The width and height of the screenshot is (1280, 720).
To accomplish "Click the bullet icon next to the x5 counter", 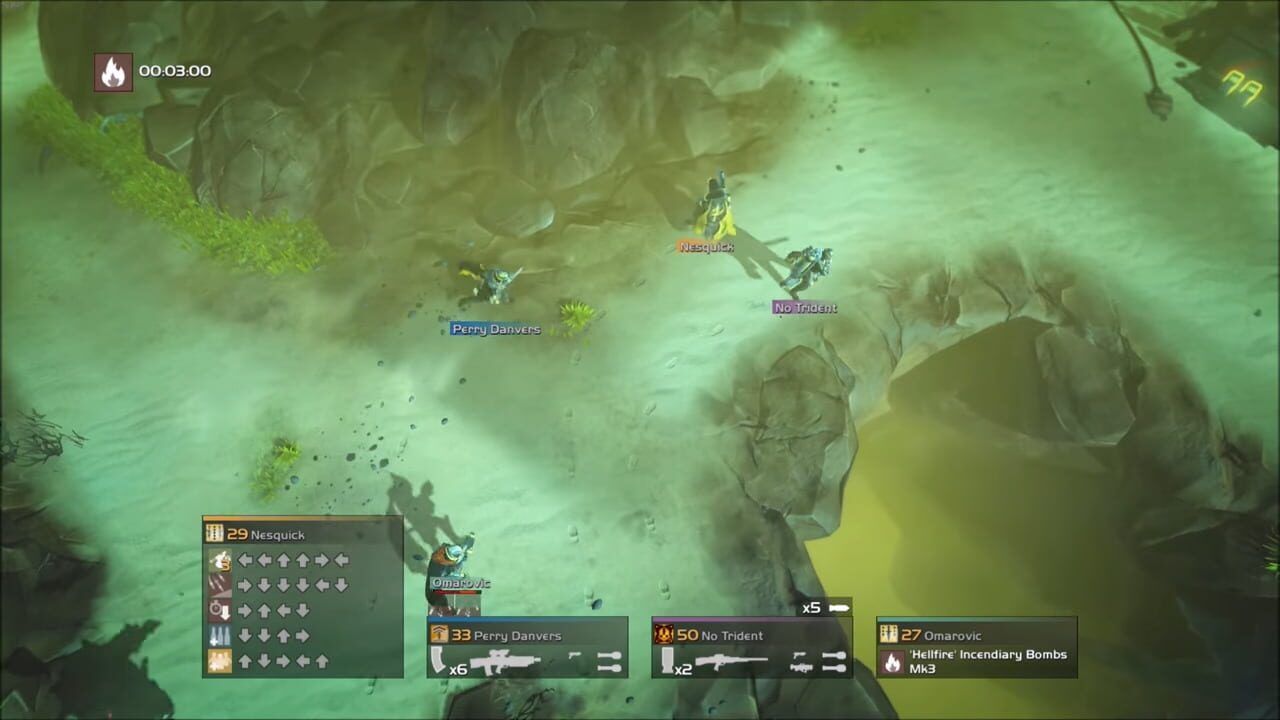I will pos(838,606).
